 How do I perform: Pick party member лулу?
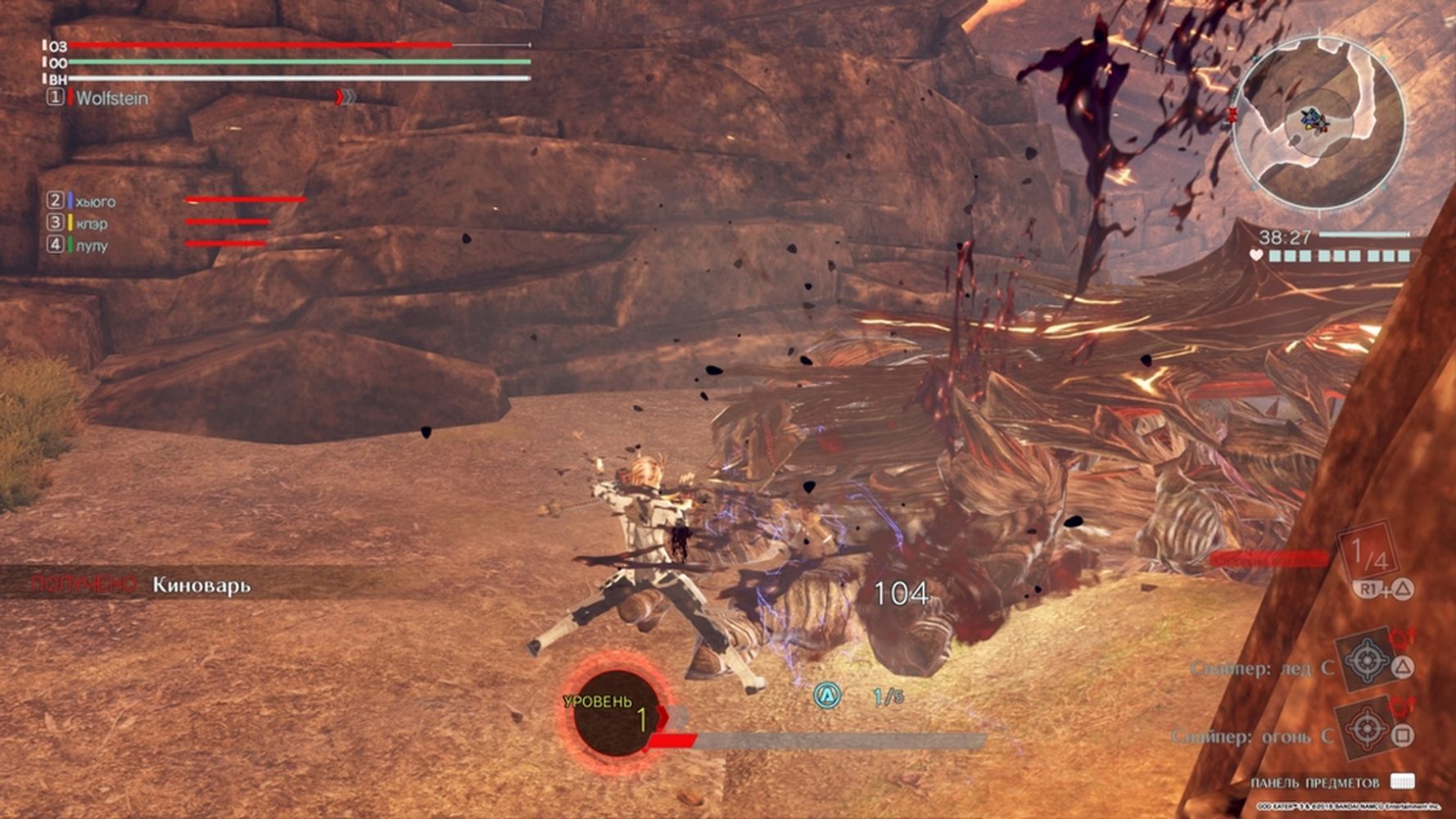(91, 246)
